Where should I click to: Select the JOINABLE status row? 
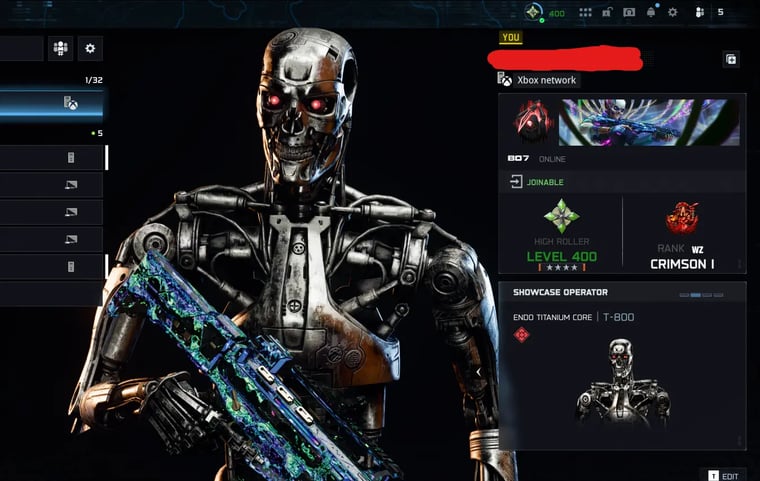coord(622,182)
